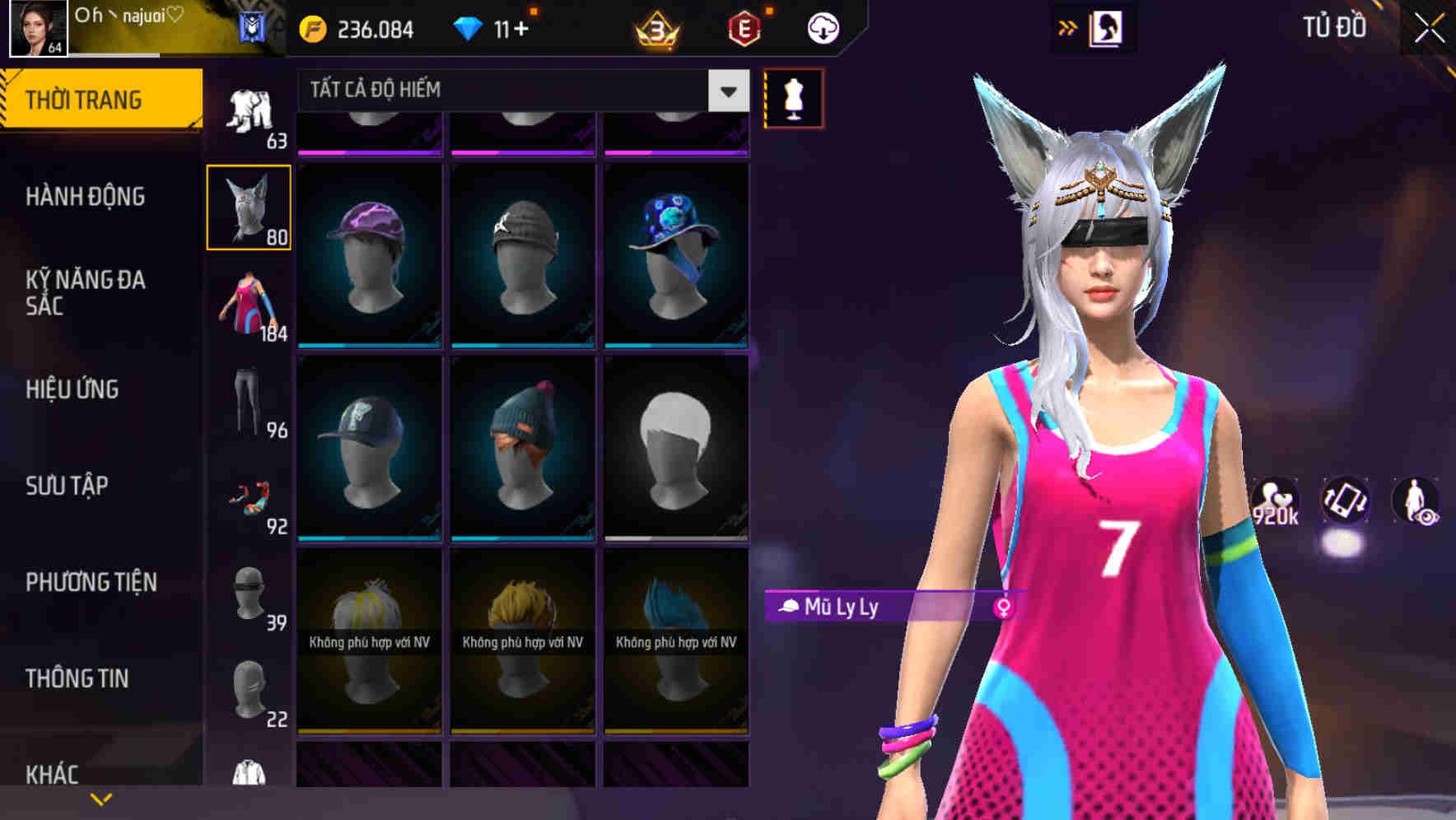This screenshot has height=820, width=1456.
Task: Select the rotate character icon
Action: coord(1346,503)
